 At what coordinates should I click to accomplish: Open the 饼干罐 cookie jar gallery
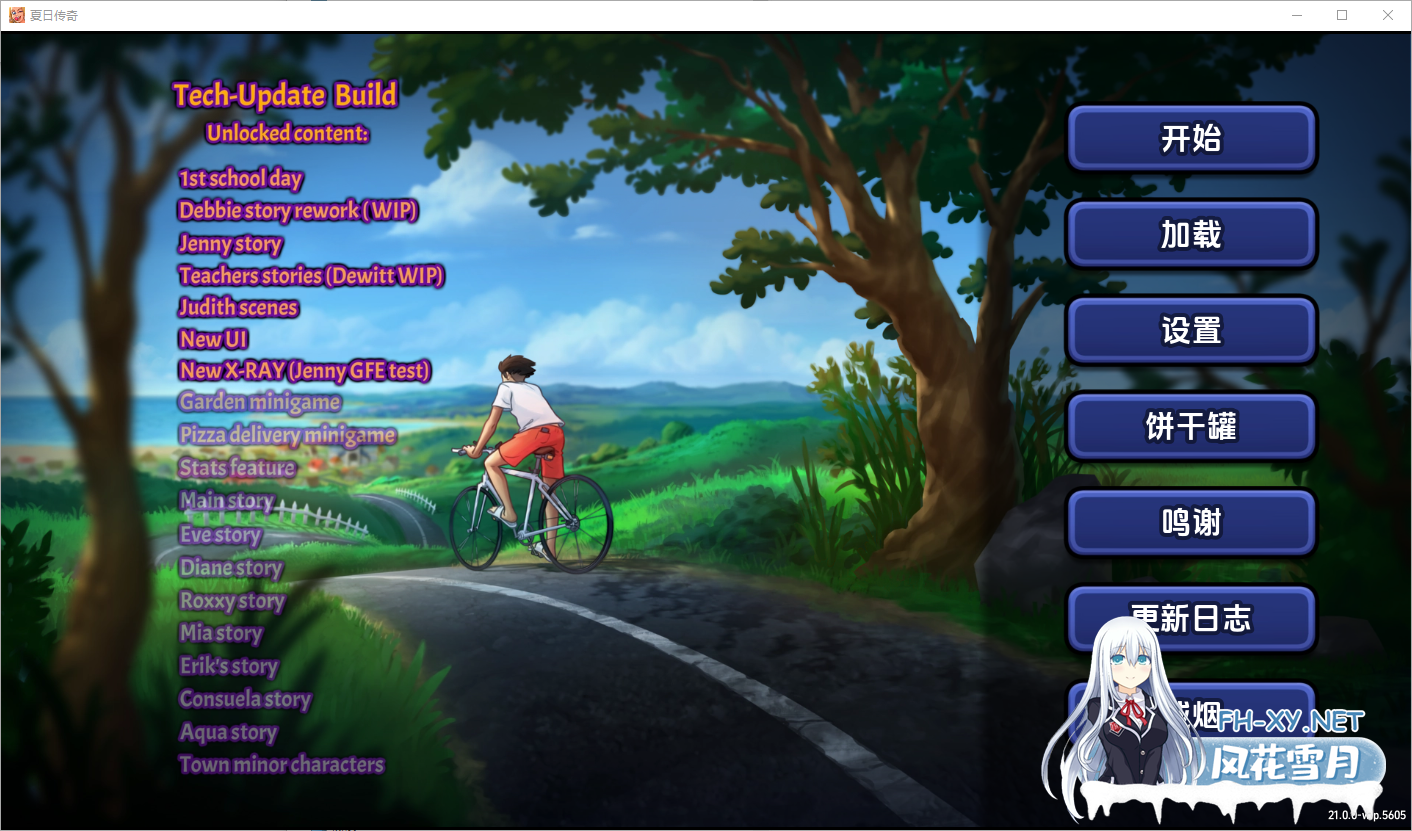pyautogui.click(x=1190, y=426)
